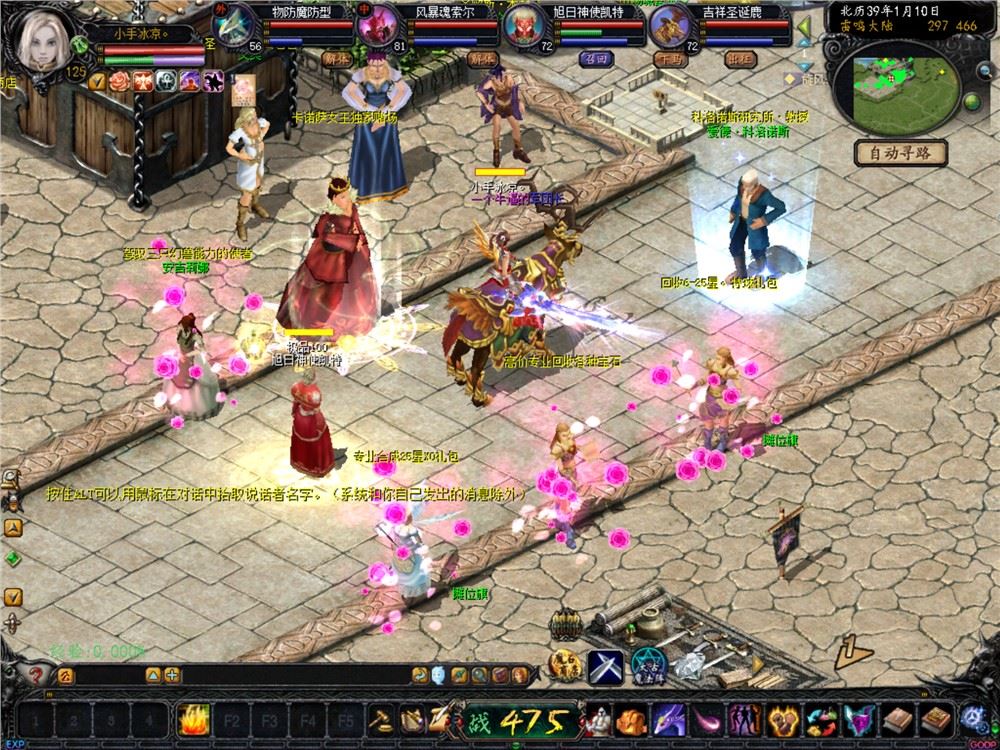The image size is (1000, 750).
Task: Open the red question mark help button
Action: (x=37, y=675)
